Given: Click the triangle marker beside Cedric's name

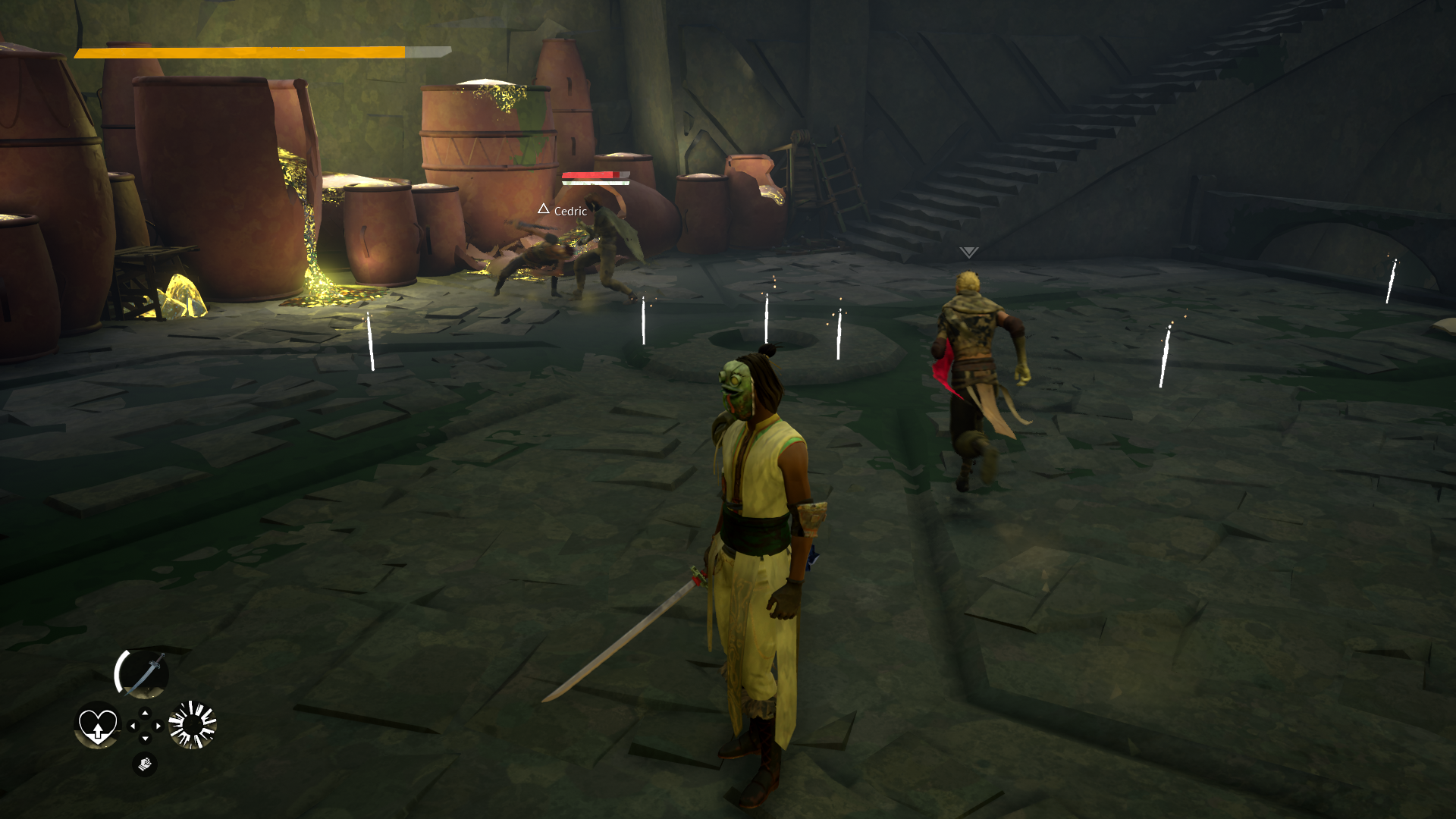Looking at the screenshot, I should 544,210.
